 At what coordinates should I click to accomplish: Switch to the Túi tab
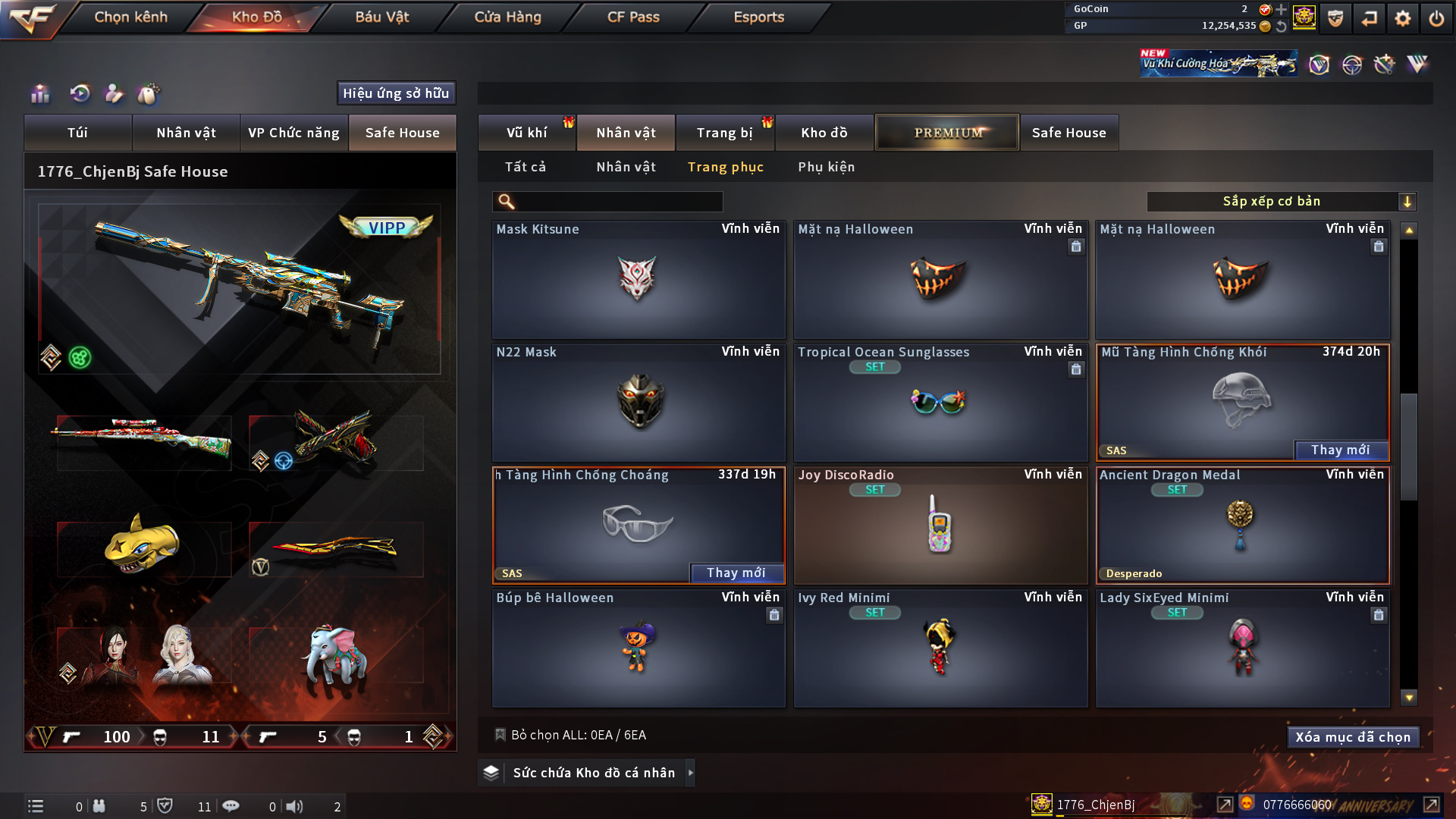pos(77,133)
